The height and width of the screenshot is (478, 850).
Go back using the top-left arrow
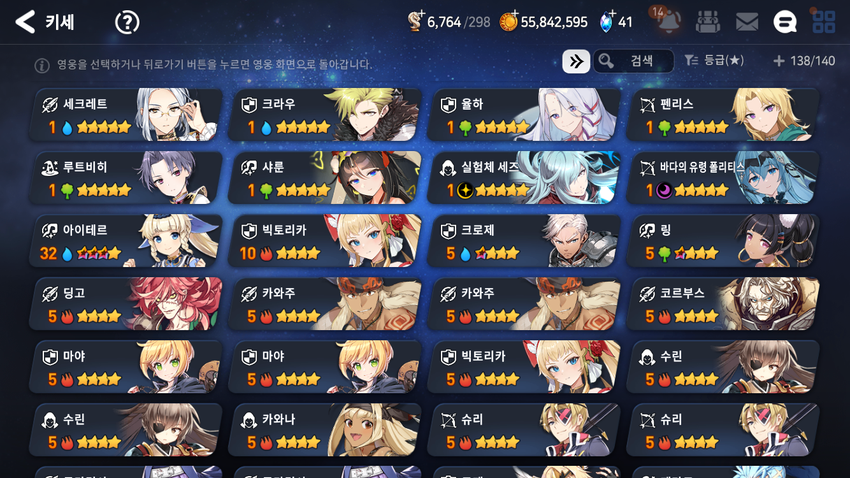point(25,21)
